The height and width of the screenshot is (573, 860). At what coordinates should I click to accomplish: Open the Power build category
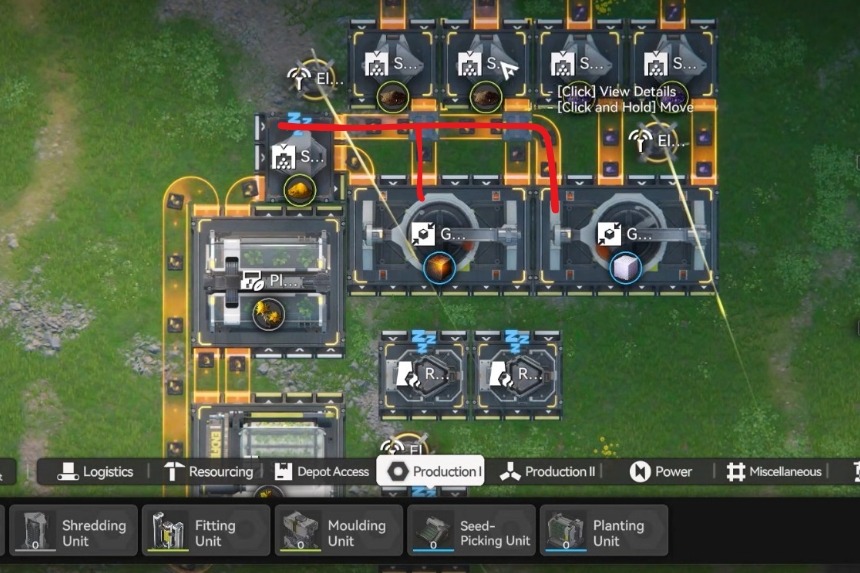(x=661, y=472)
